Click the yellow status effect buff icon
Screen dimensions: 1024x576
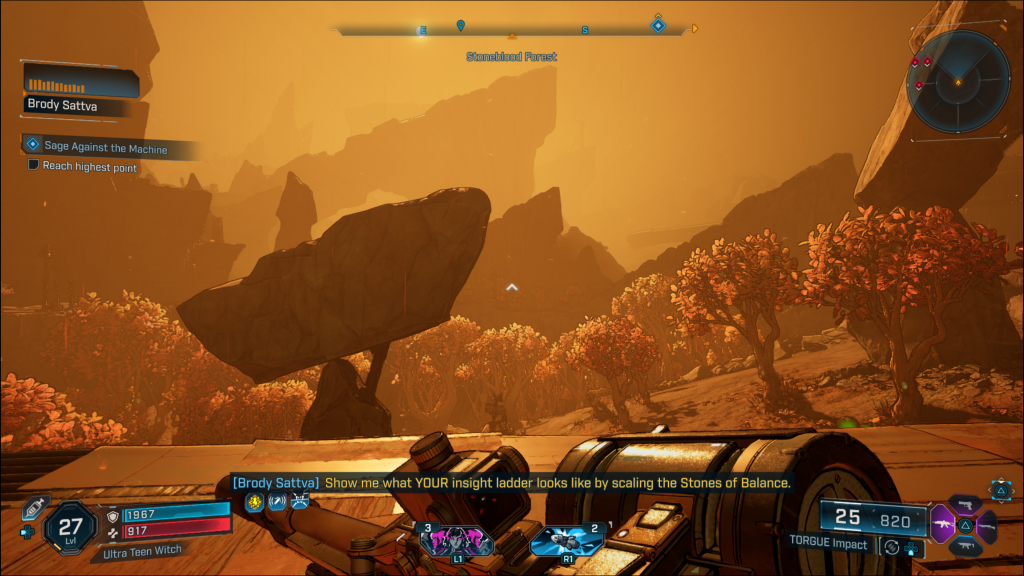(254, 503)
